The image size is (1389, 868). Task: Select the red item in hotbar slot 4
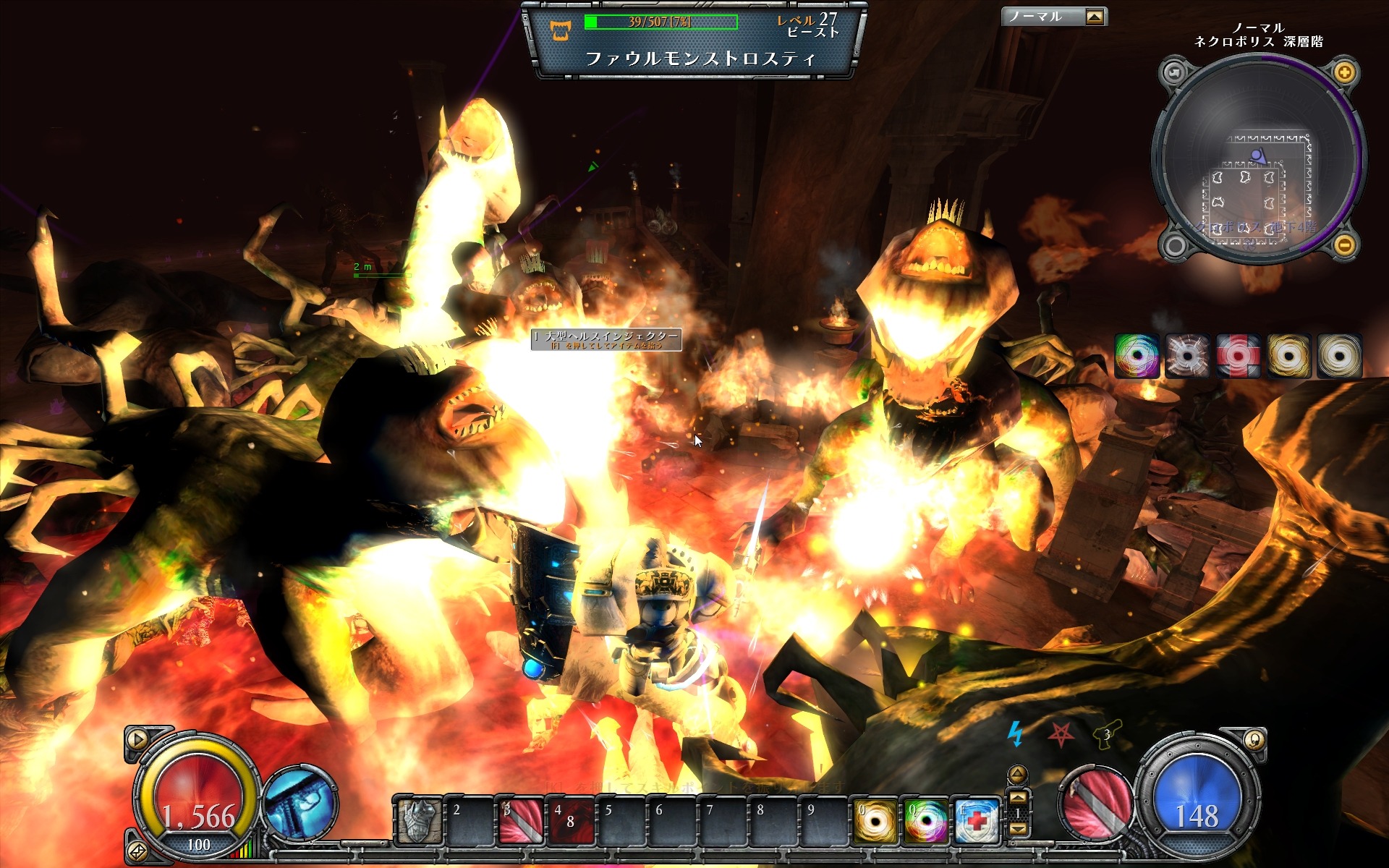click(x=571, y=821)
